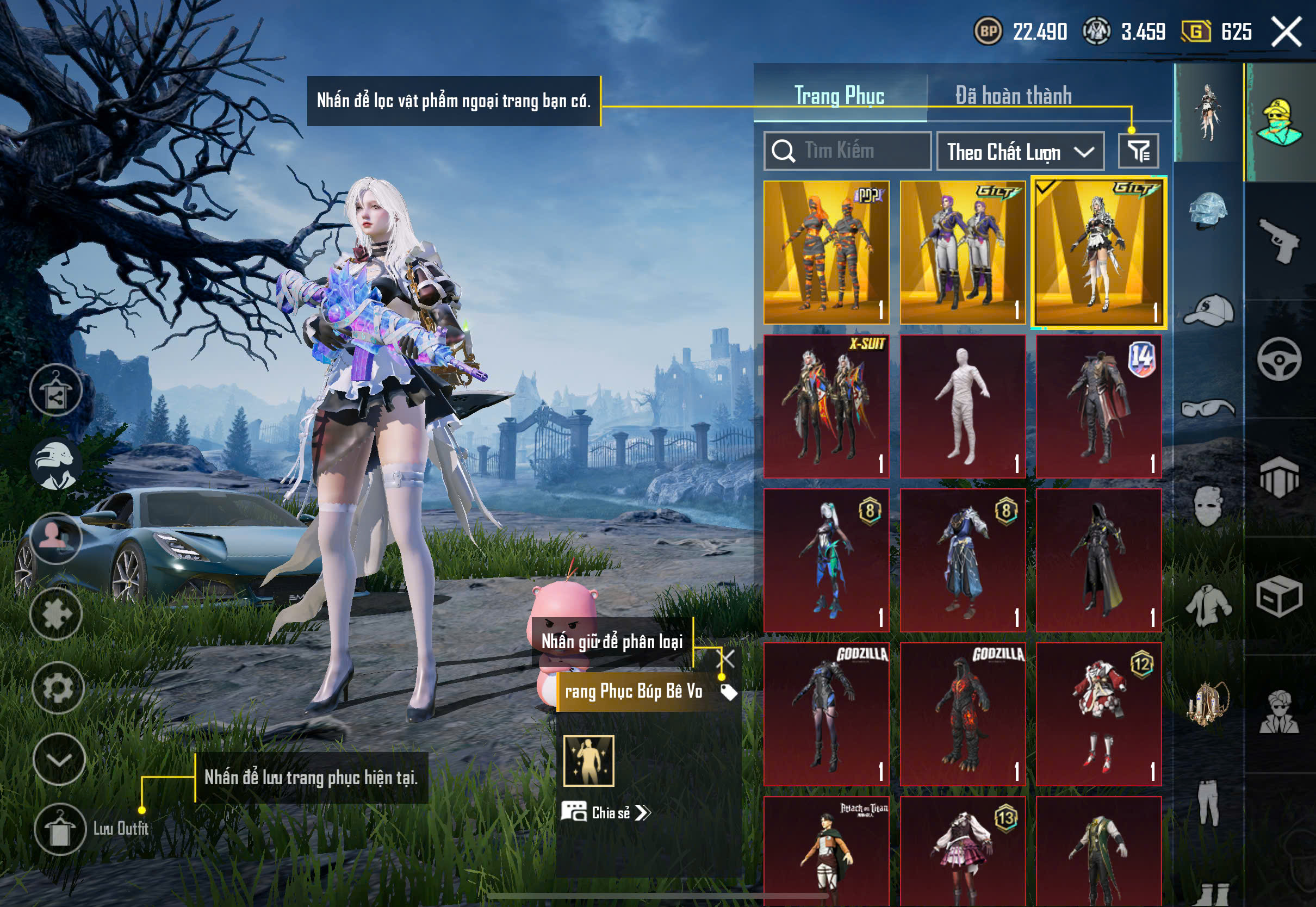Screen dimensions: 1316x907
Task: Select the white mummy outfit
Action: pos(963,406)
